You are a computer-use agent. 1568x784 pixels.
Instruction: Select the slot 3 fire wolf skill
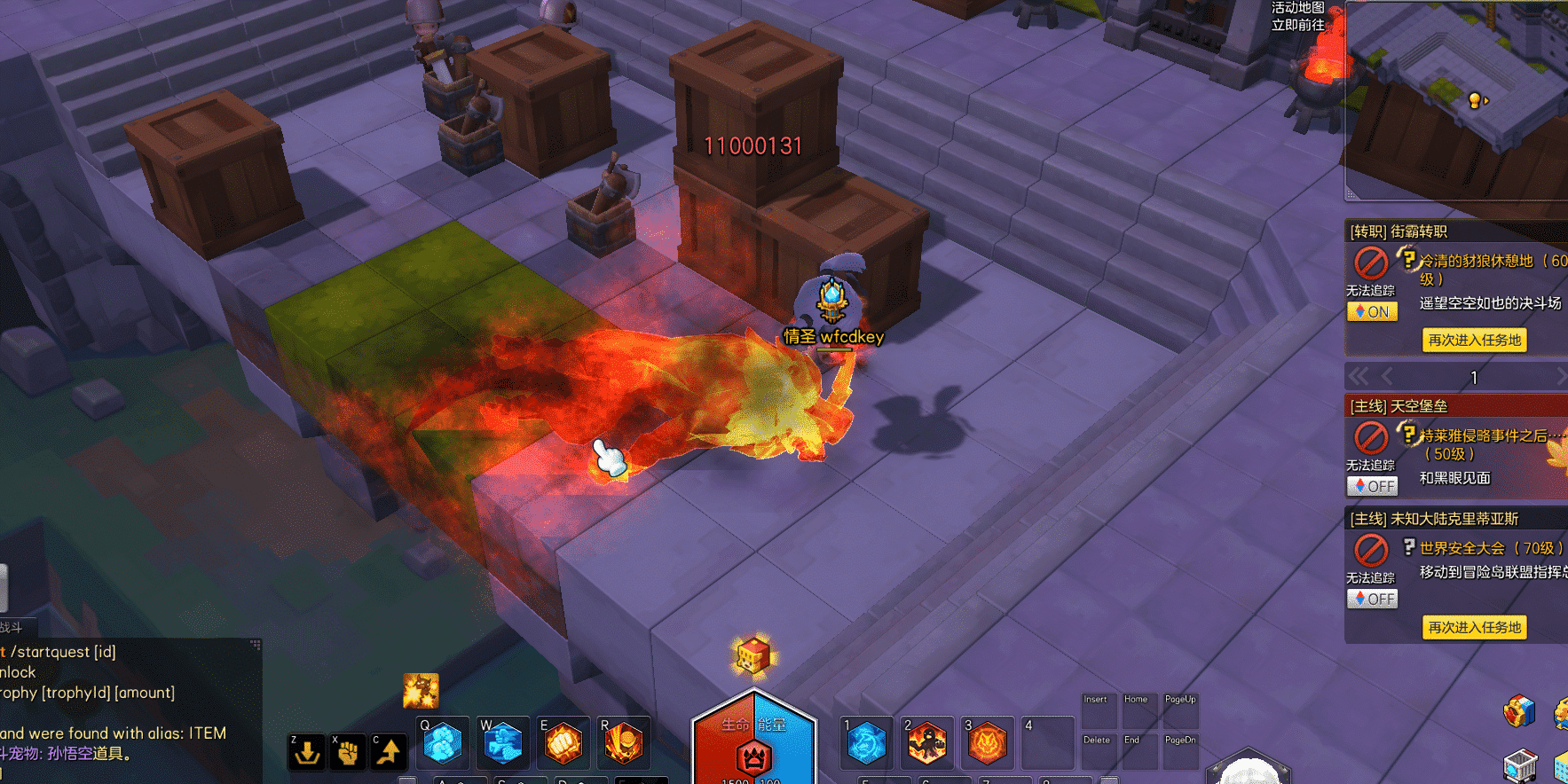[x=988, y=742]
